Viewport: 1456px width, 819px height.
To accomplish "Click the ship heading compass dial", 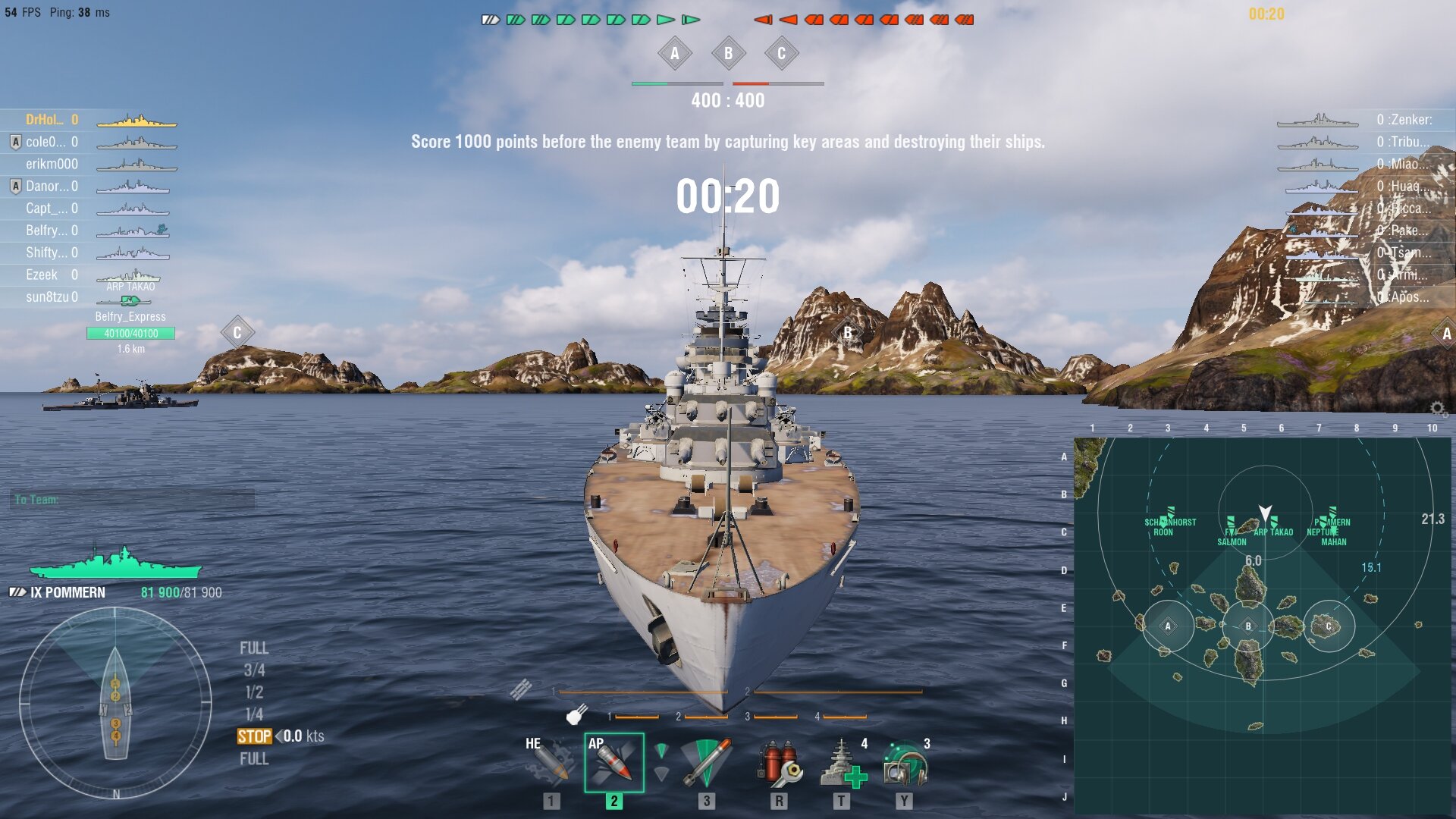I will tap(115, 703).
